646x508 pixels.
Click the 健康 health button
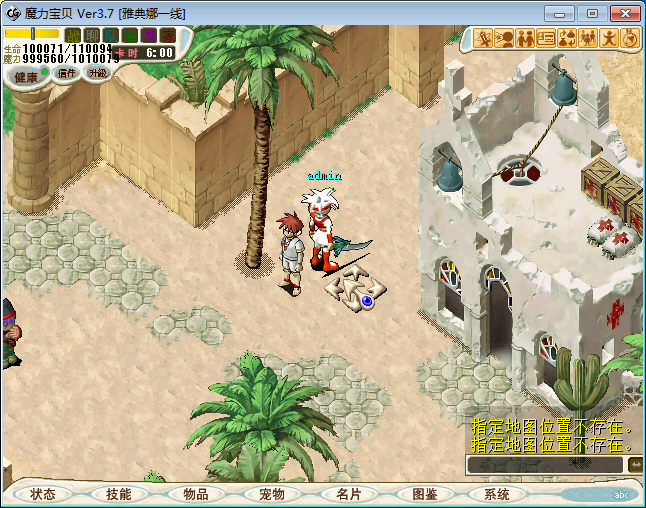27,77
